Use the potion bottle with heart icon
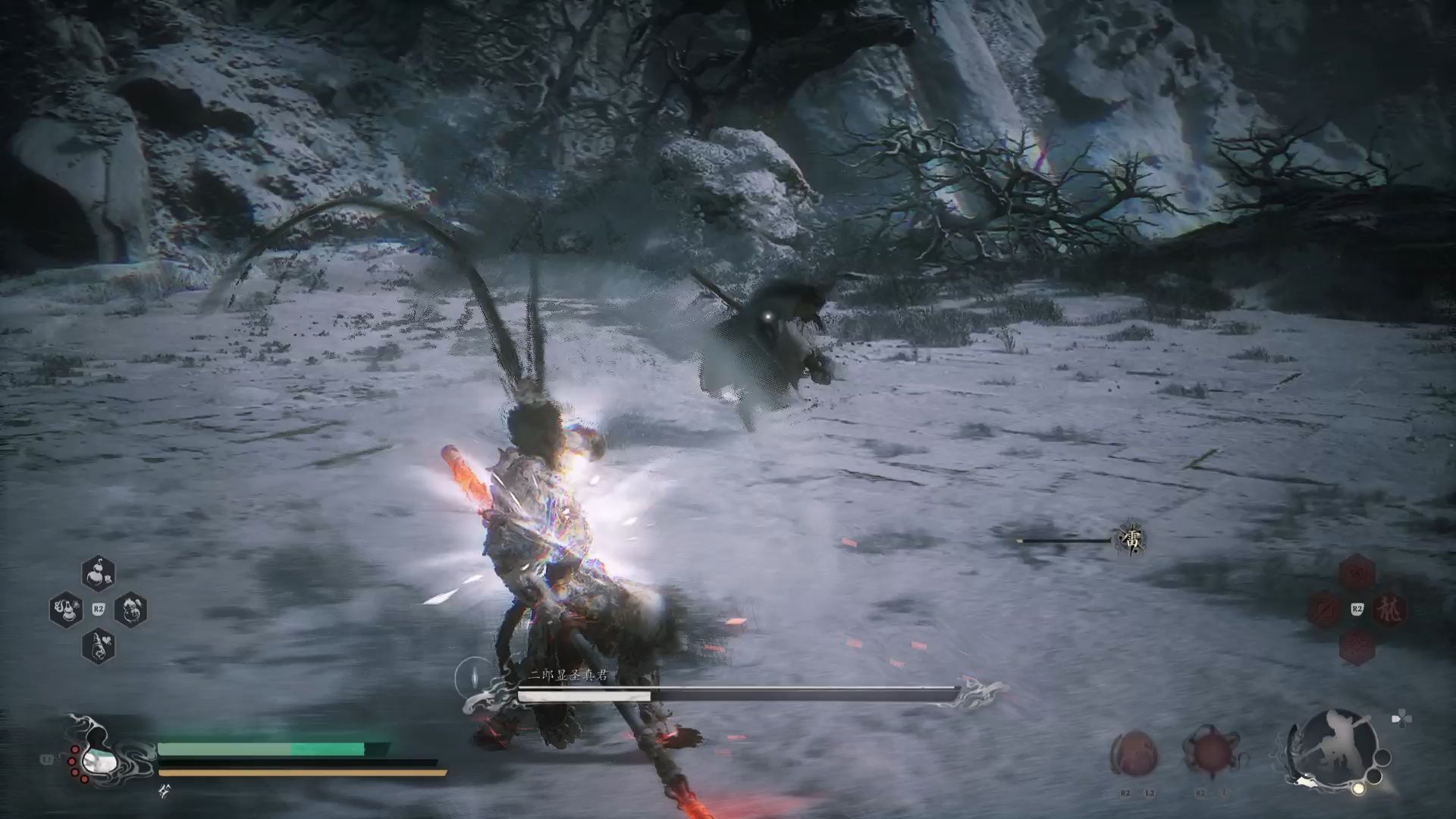The image size is (1456, 819). [x=98, y=647]
